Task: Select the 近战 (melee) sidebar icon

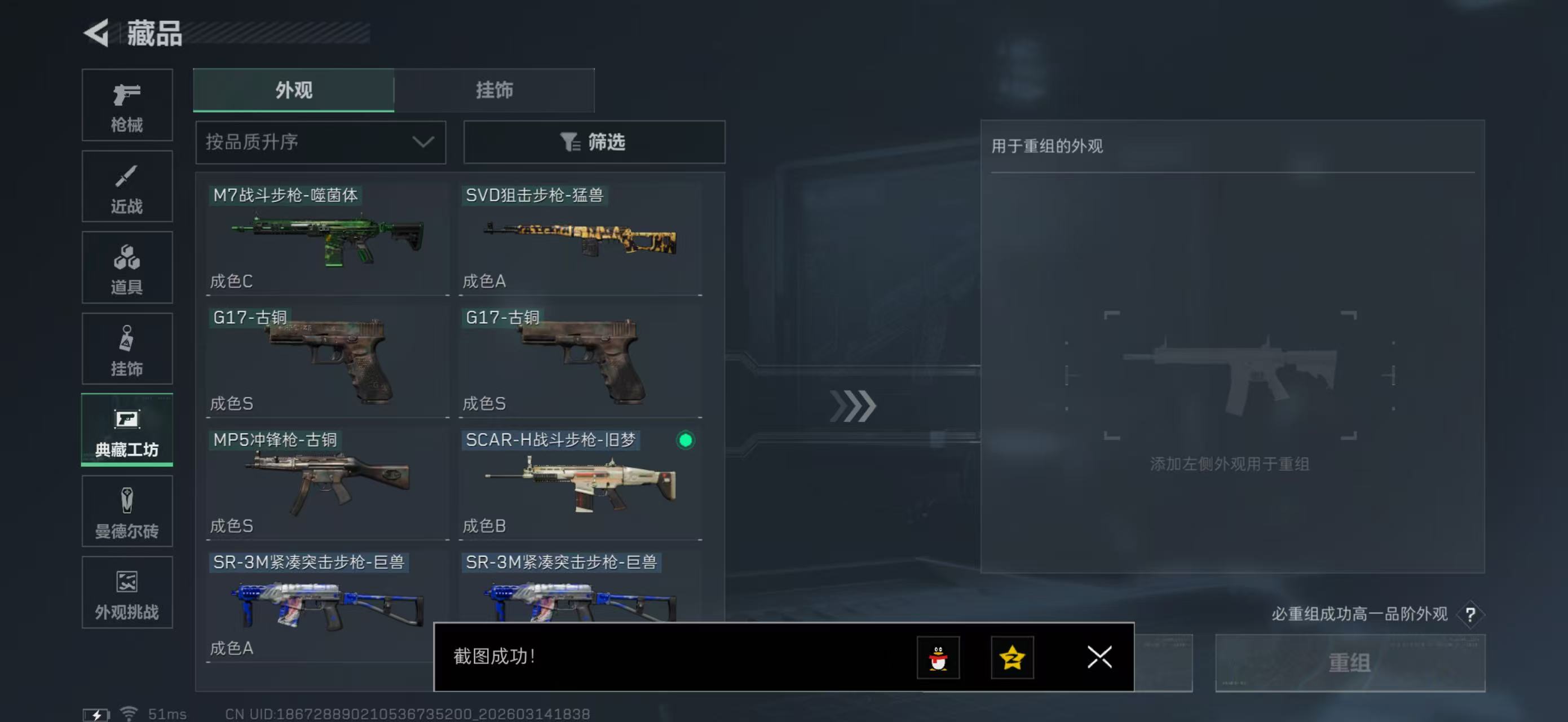Action: coord(127,186)
